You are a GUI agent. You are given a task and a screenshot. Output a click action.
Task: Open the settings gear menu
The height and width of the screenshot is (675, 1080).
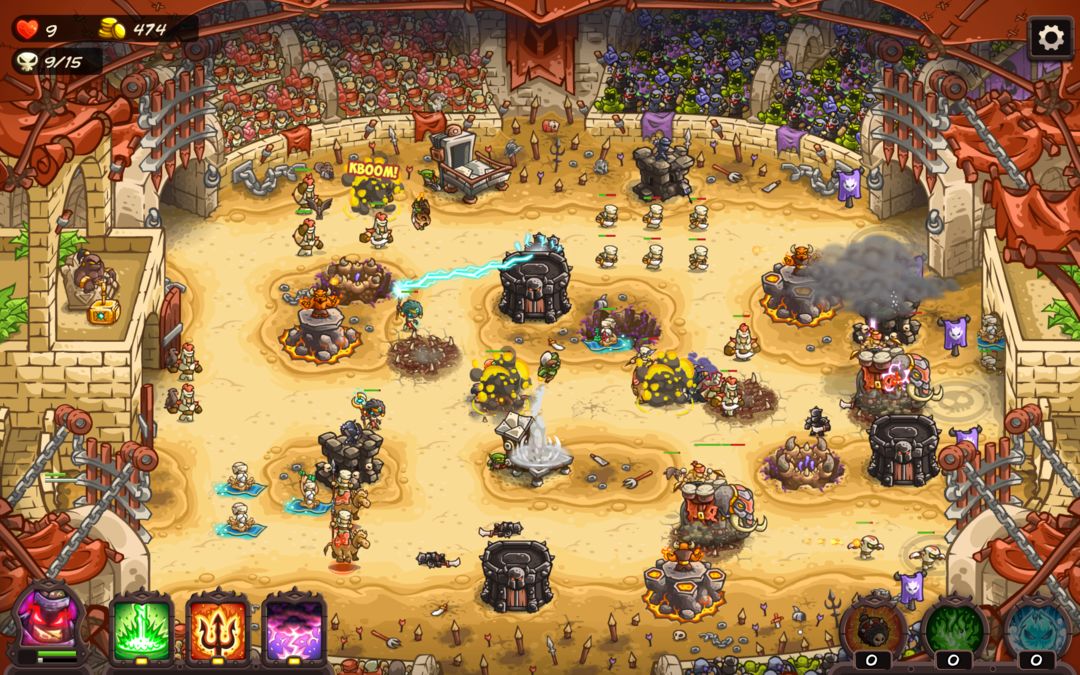pyautogui.click(x=1050, y=38)
